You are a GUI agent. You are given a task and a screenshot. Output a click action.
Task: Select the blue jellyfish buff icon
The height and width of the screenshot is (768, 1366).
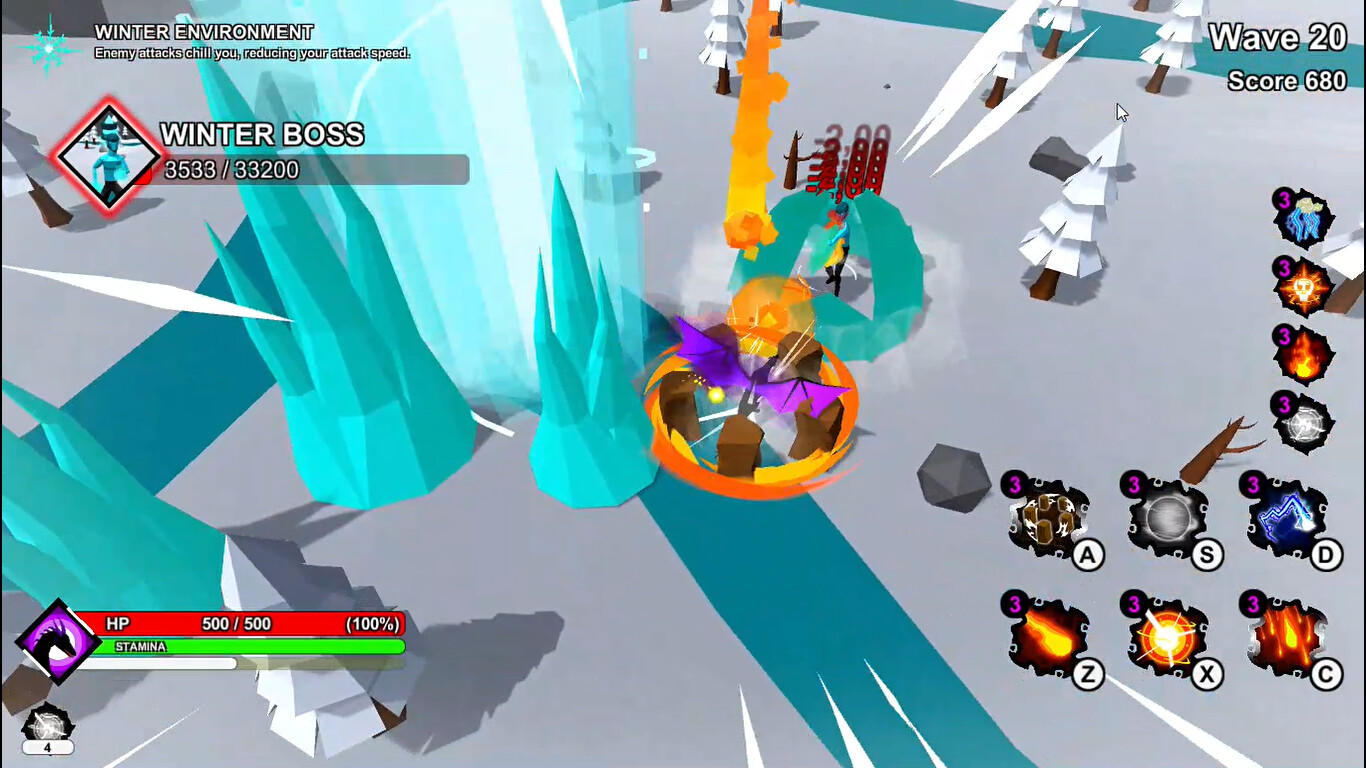[1304, 219]
